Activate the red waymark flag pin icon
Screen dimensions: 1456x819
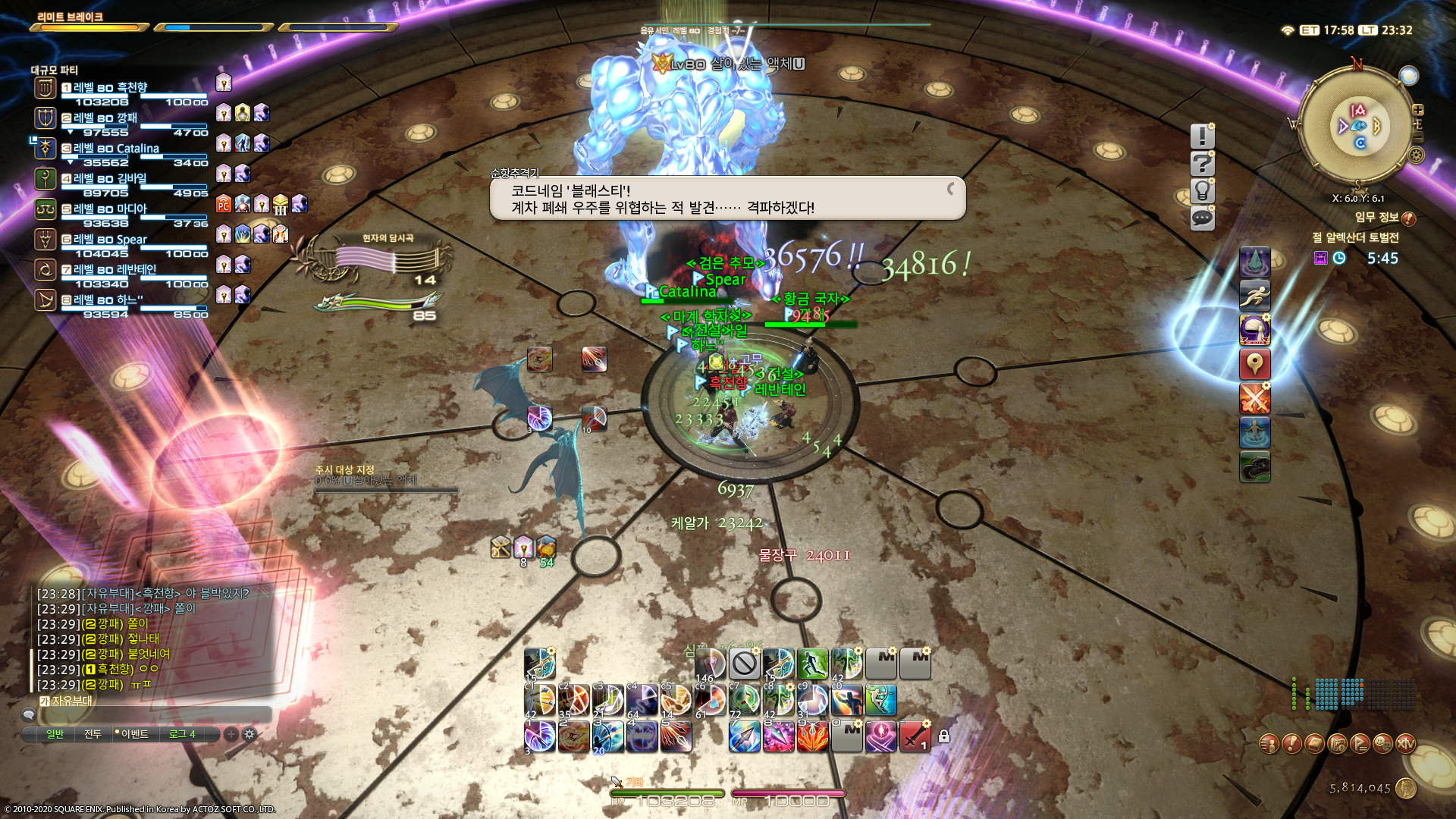tap(1256, 362)
